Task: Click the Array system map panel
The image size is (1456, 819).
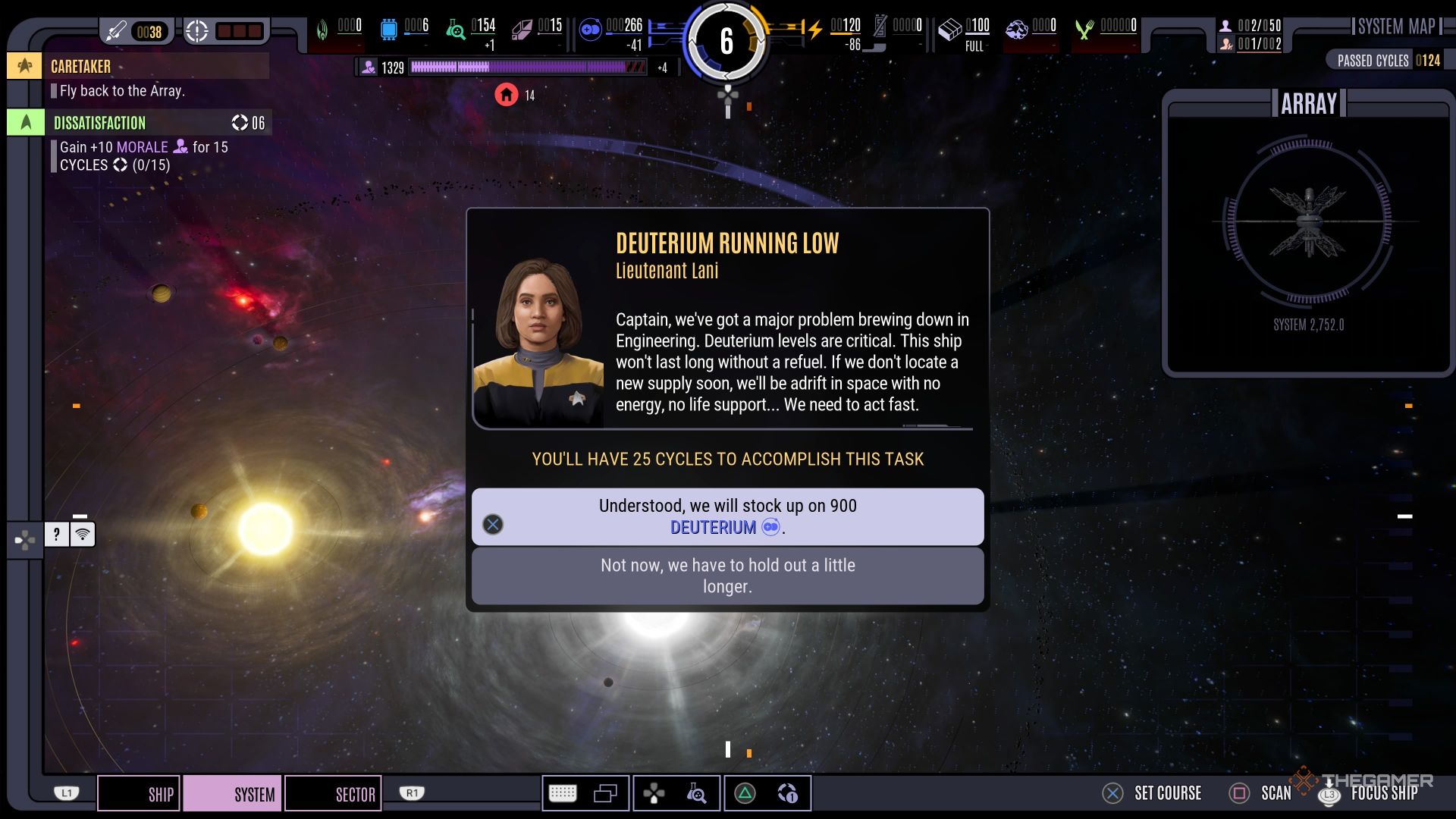Action: coord(1307,231)
